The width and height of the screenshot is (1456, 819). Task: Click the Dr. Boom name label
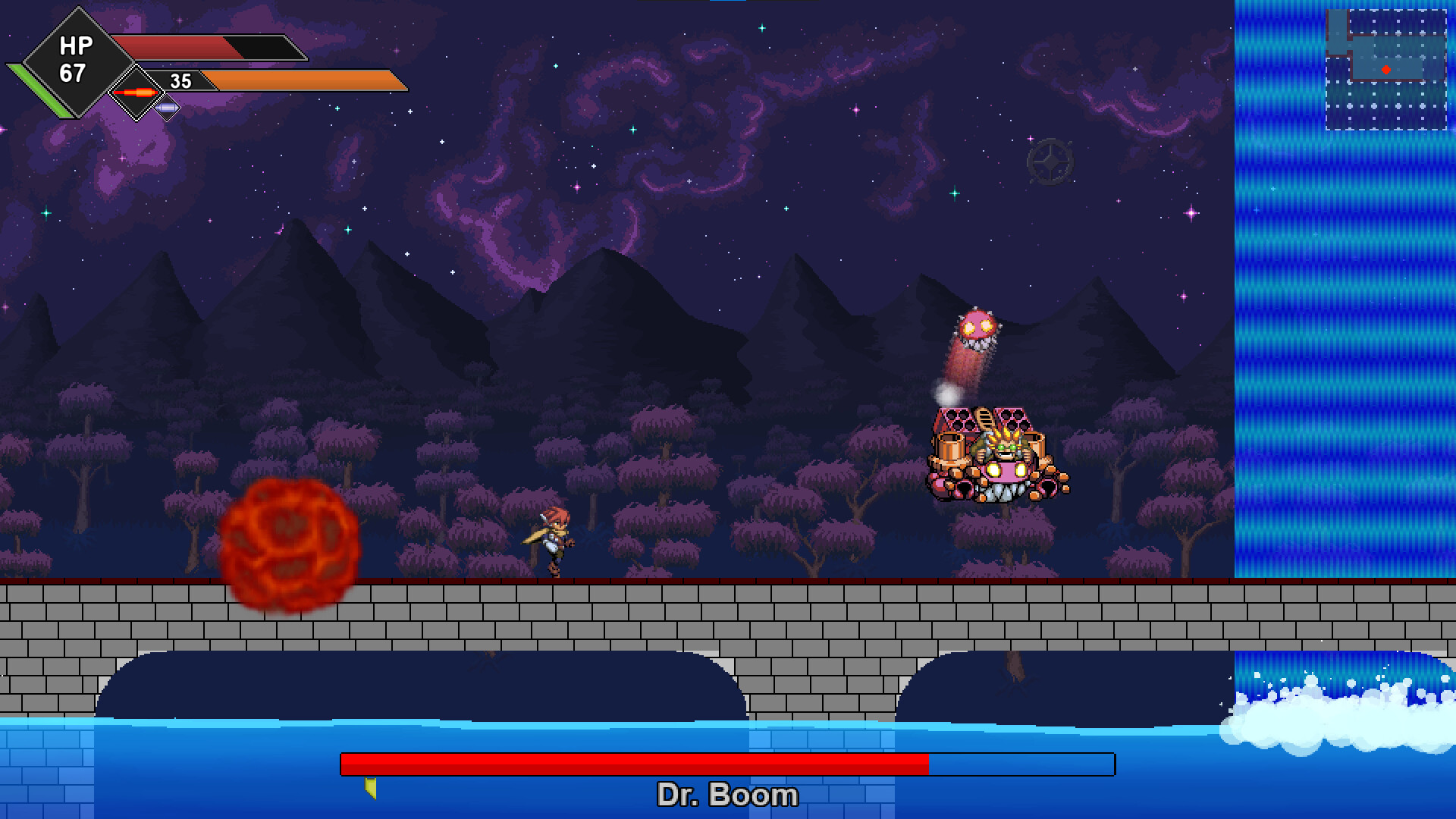(727, 795)
